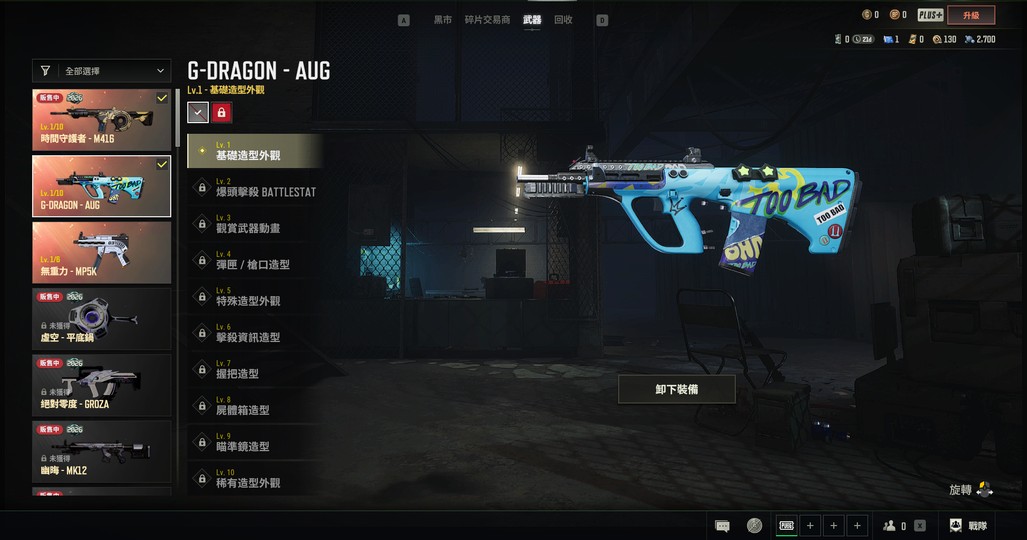Image resolution: width=1027 pixels, height=540 pixels.
Task: Unequip the skin with 卸下裝備
Action: pos(677,389)
